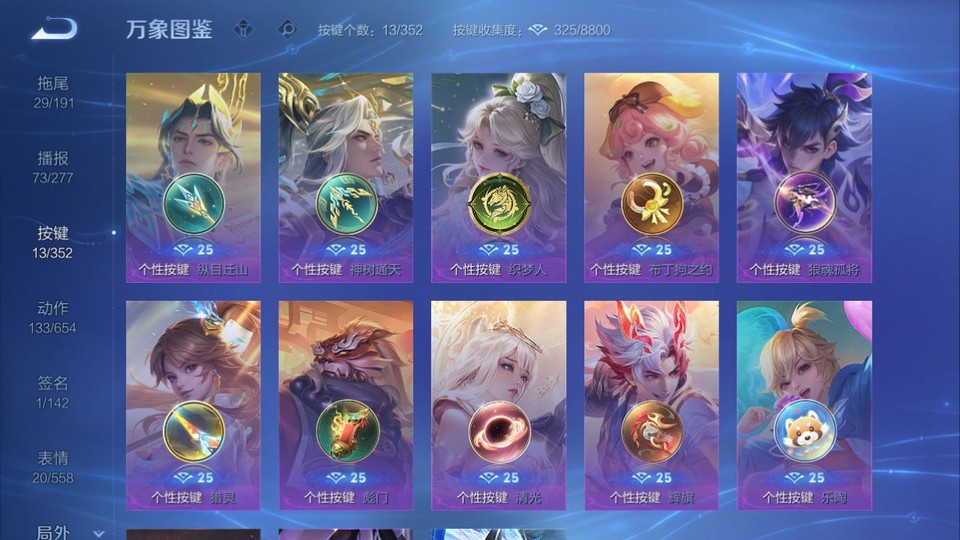
Task: Select the 按键 category tab
Action: click(53, 242)
